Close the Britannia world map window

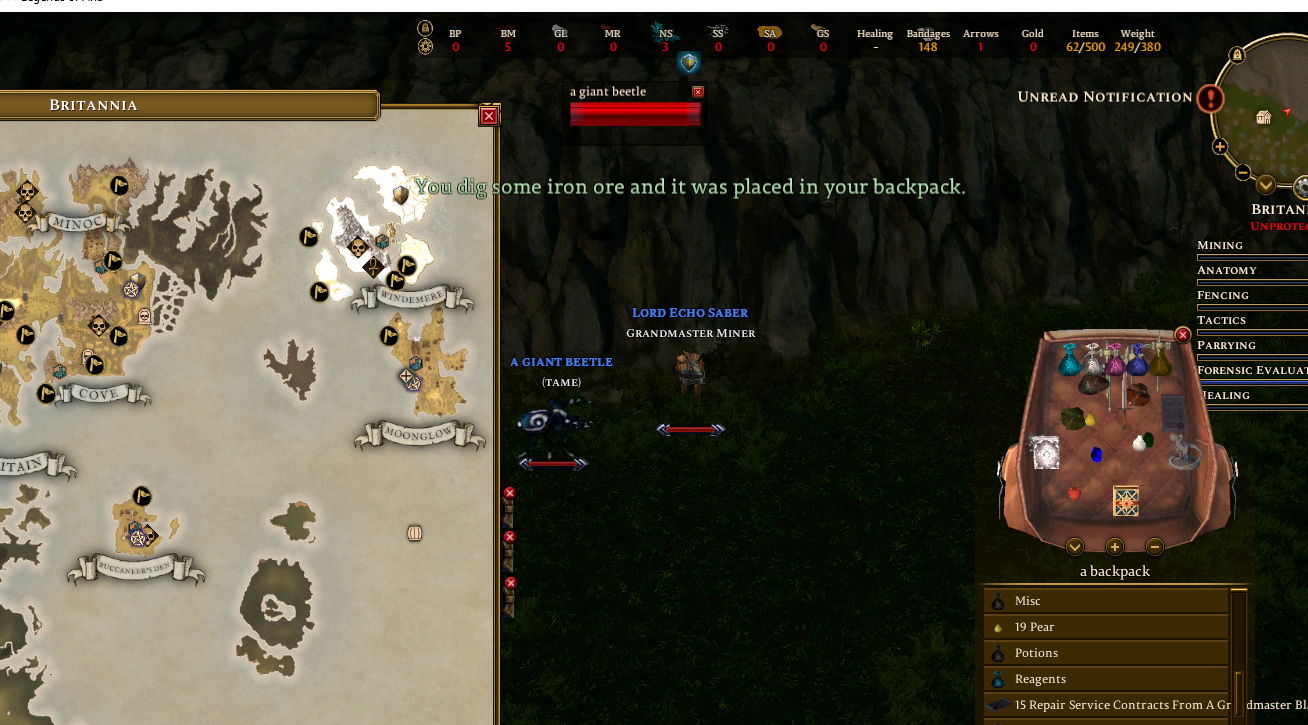[x=489, y=116]
